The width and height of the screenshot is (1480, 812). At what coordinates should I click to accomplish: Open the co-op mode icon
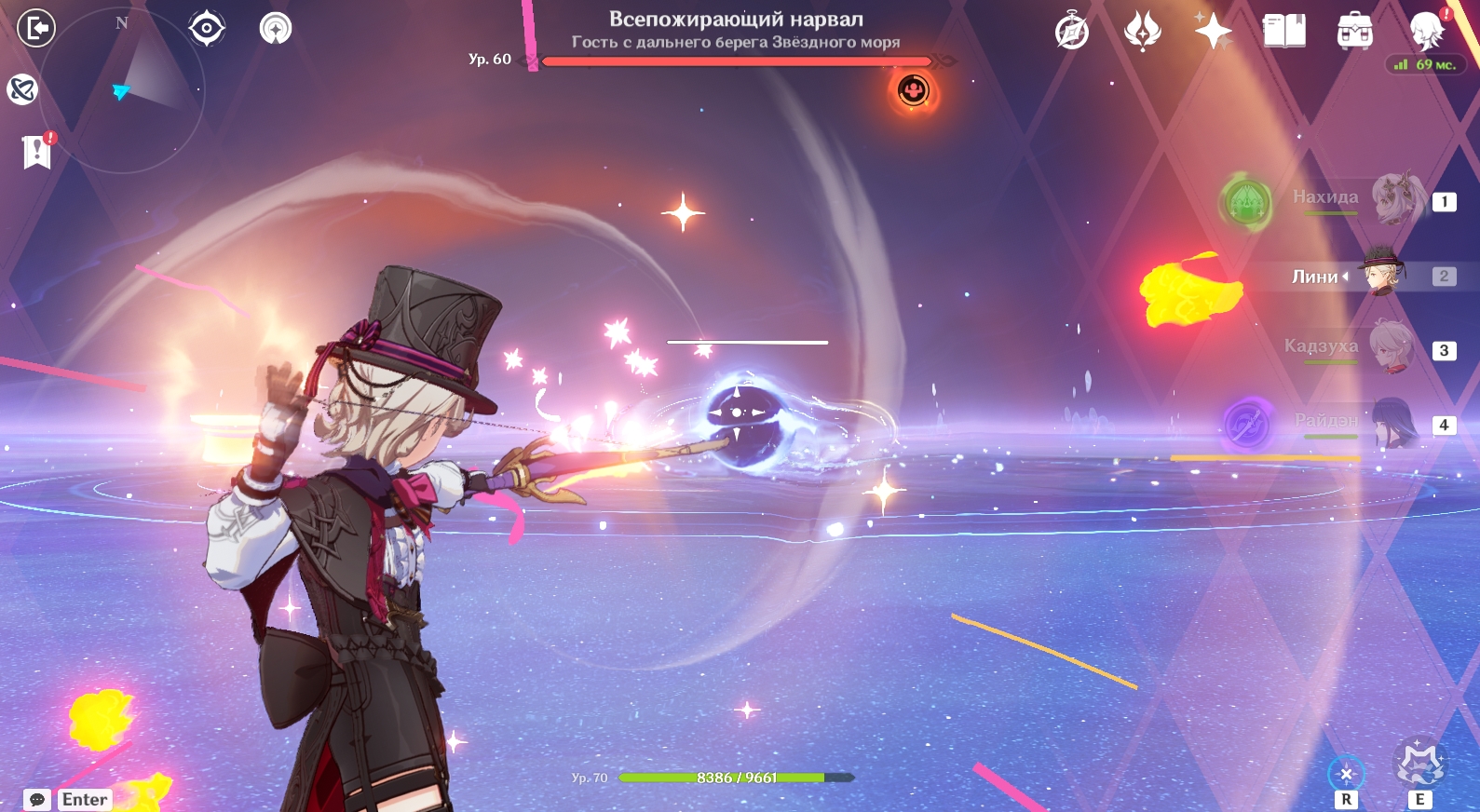276,28
